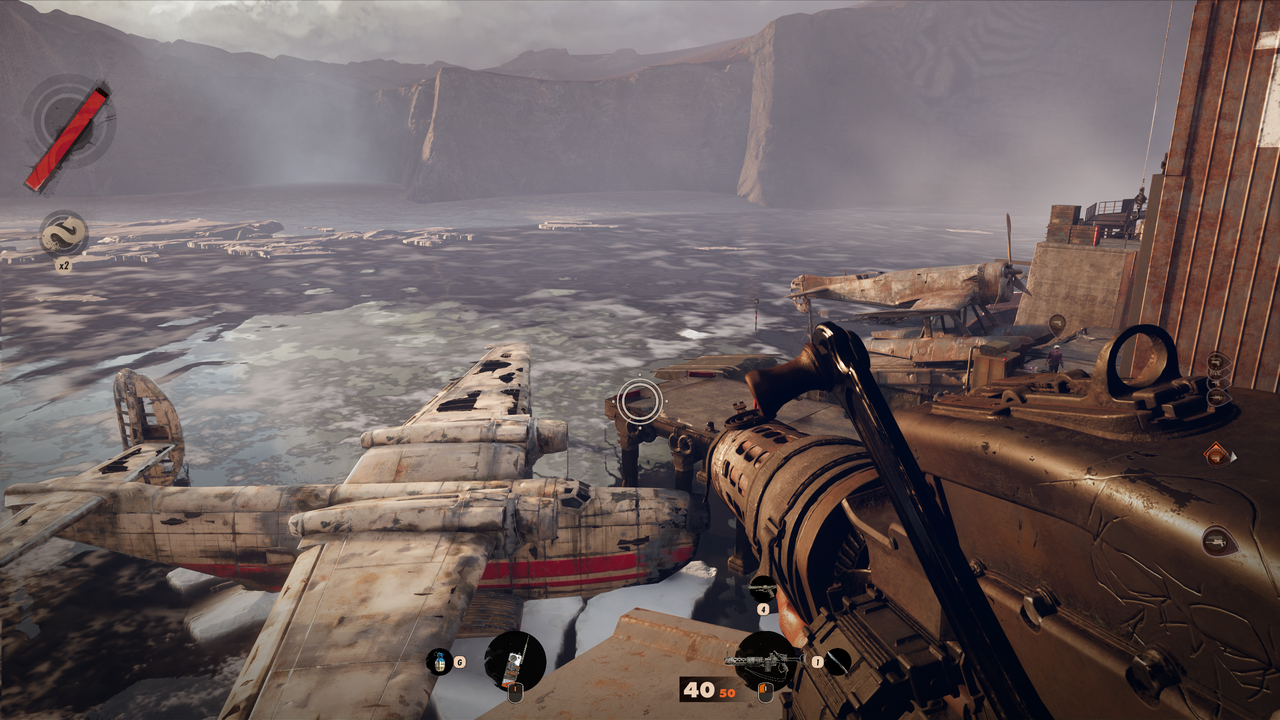This screenshot has width=1280, height=720.
Task: Choose the Hackamajig device in the left hand slot
Action: pos(515,660)
